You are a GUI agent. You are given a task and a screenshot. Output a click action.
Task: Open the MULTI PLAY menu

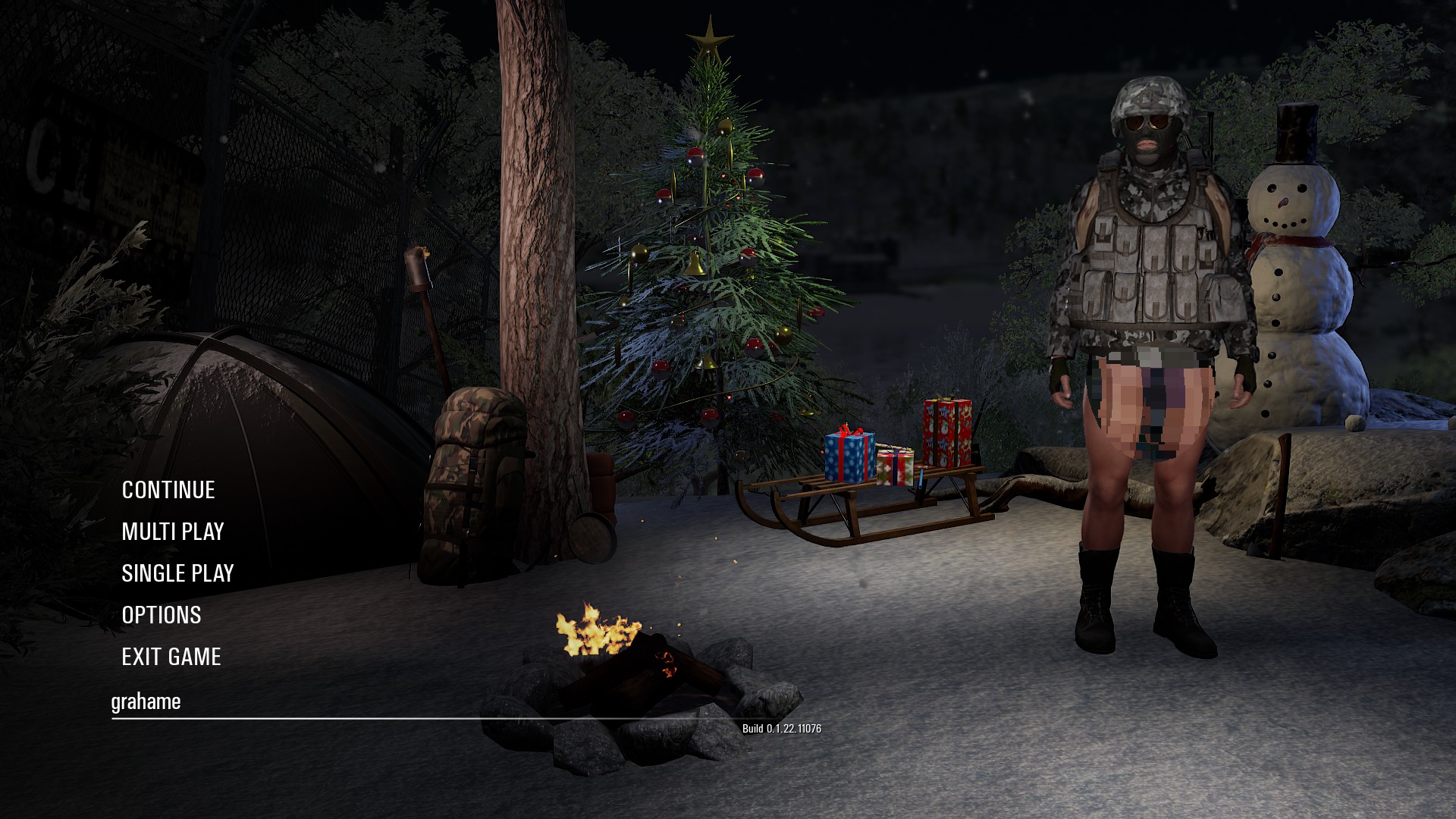tap(173, 532)
